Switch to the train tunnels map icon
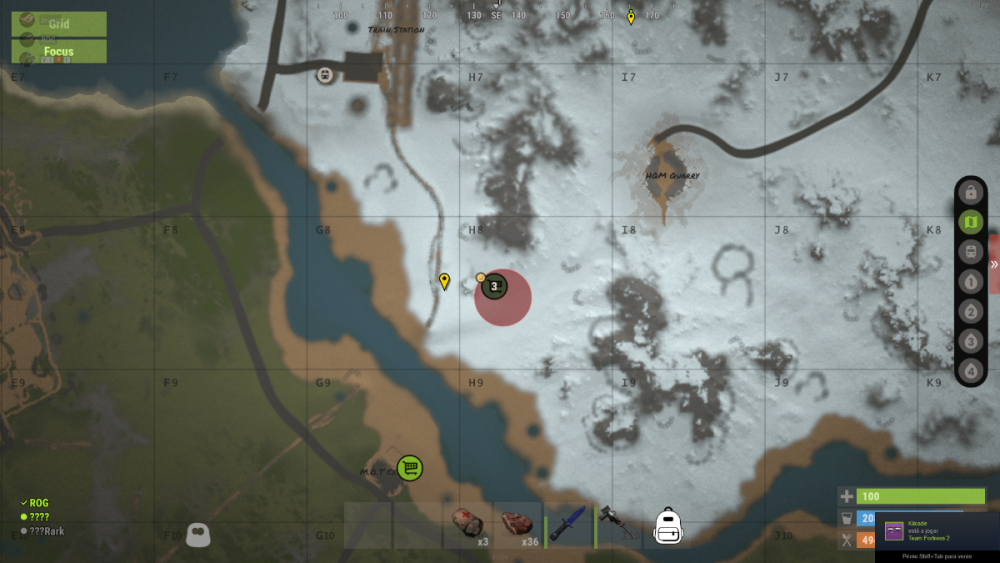The image size is (1000, 563). [970, 252]
